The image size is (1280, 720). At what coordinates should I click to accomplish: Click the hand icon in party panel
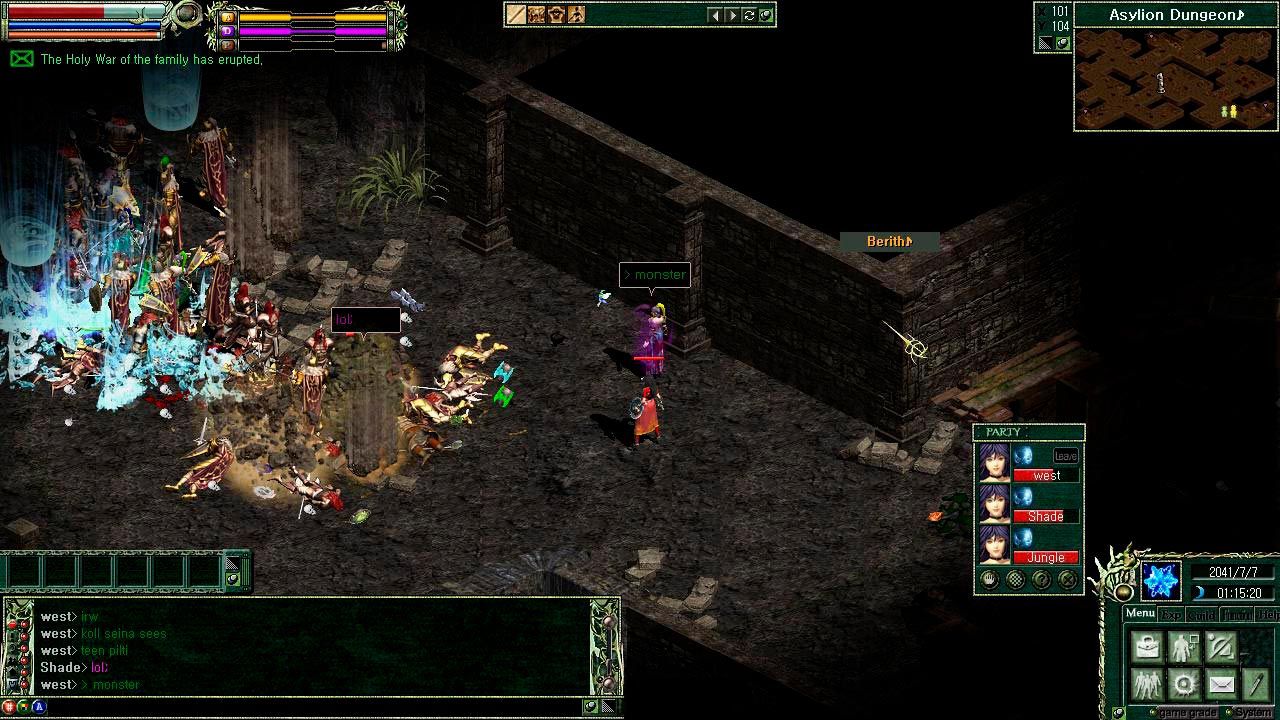pos(990,579)
